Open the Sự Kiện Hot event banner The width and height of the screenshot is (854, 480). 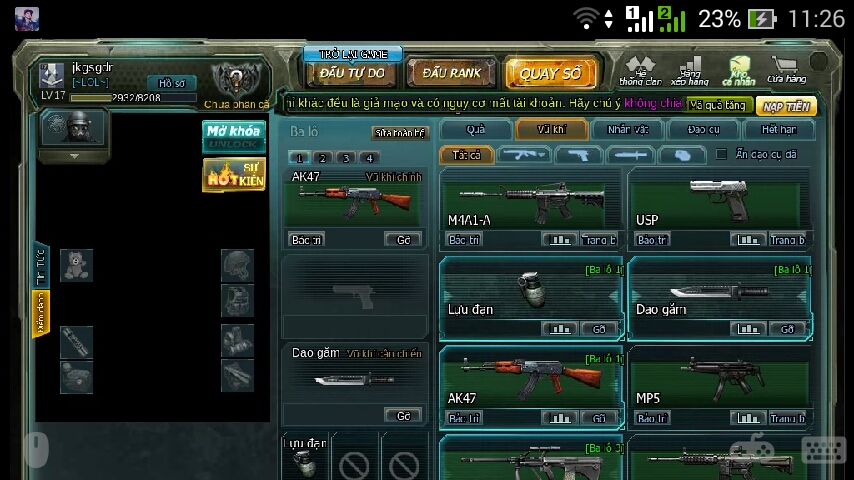pyautogui.click(x=234, y=175)
